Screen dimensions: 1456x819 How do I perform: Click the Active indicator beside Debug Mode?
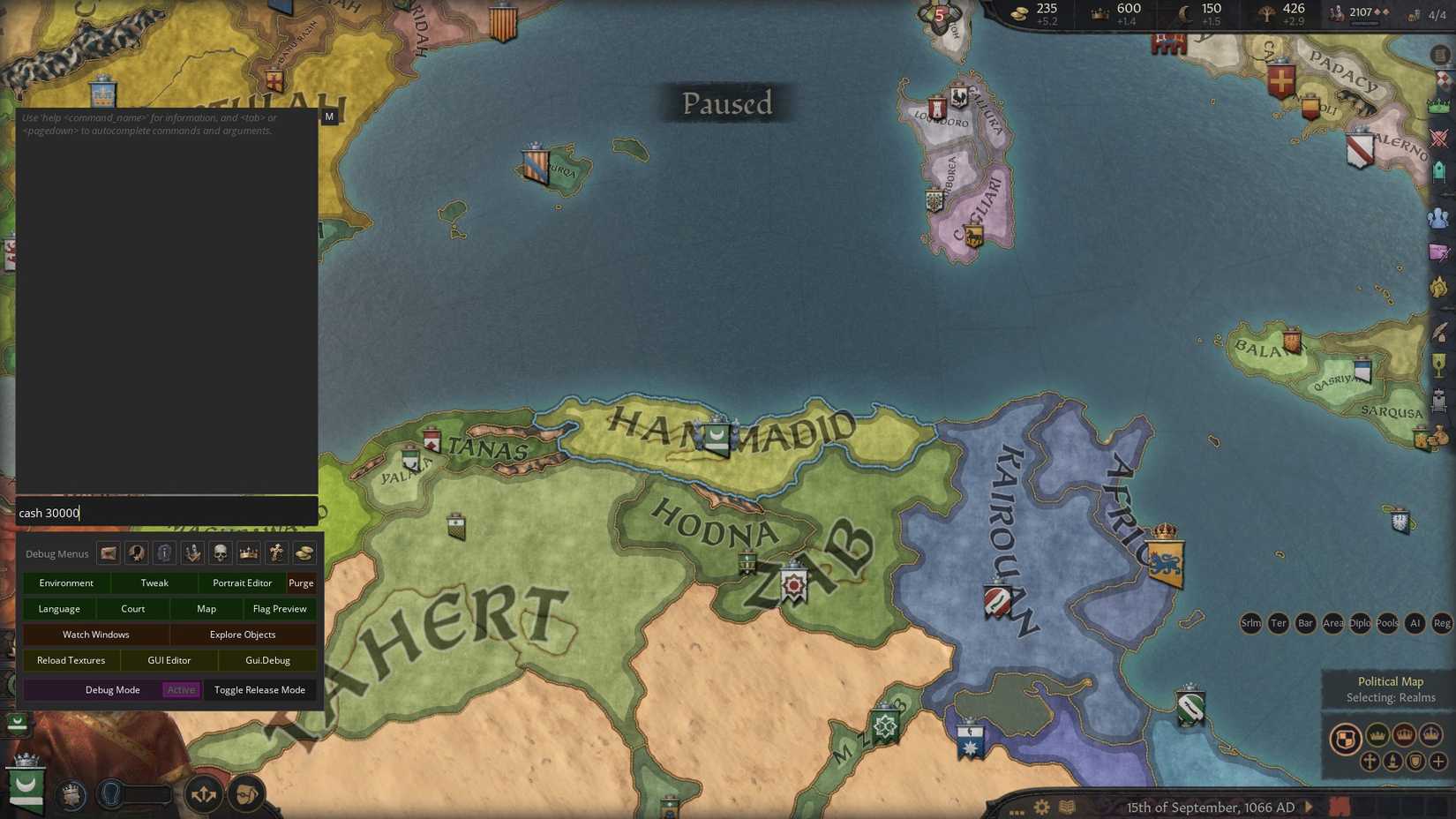tap(181, 689)
